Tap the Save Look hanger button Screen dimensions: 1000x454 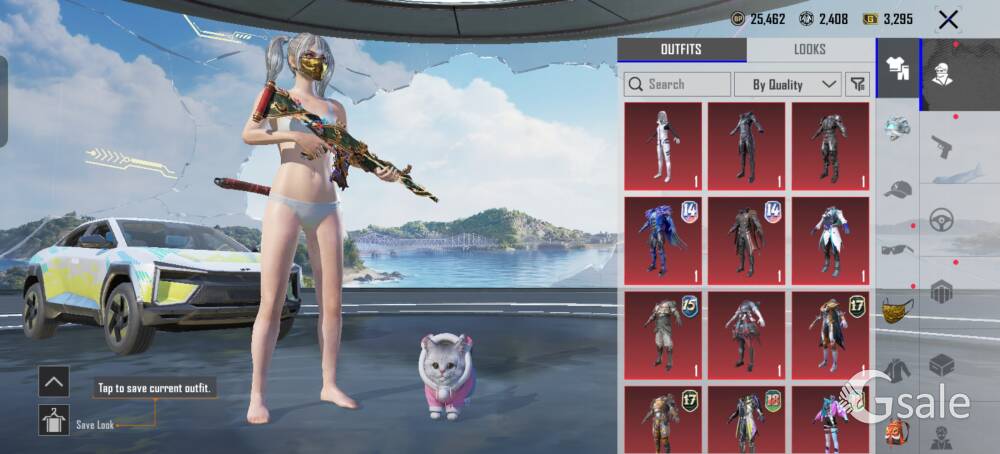pyautogui.click(x=54, y=420)
